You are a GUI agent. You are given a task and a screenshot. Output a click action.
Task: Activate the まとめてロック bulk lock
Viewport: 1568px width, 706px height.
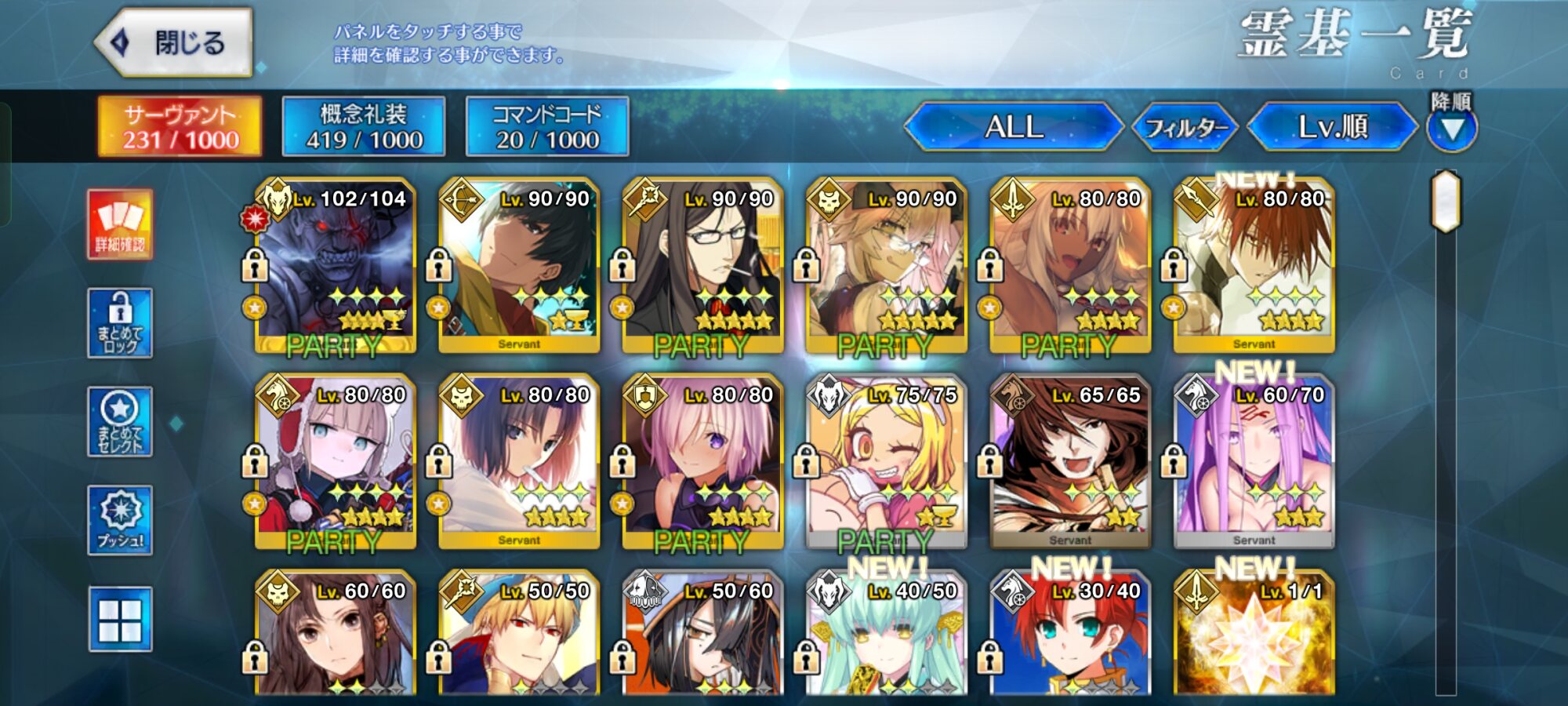(x=120, y=322)
